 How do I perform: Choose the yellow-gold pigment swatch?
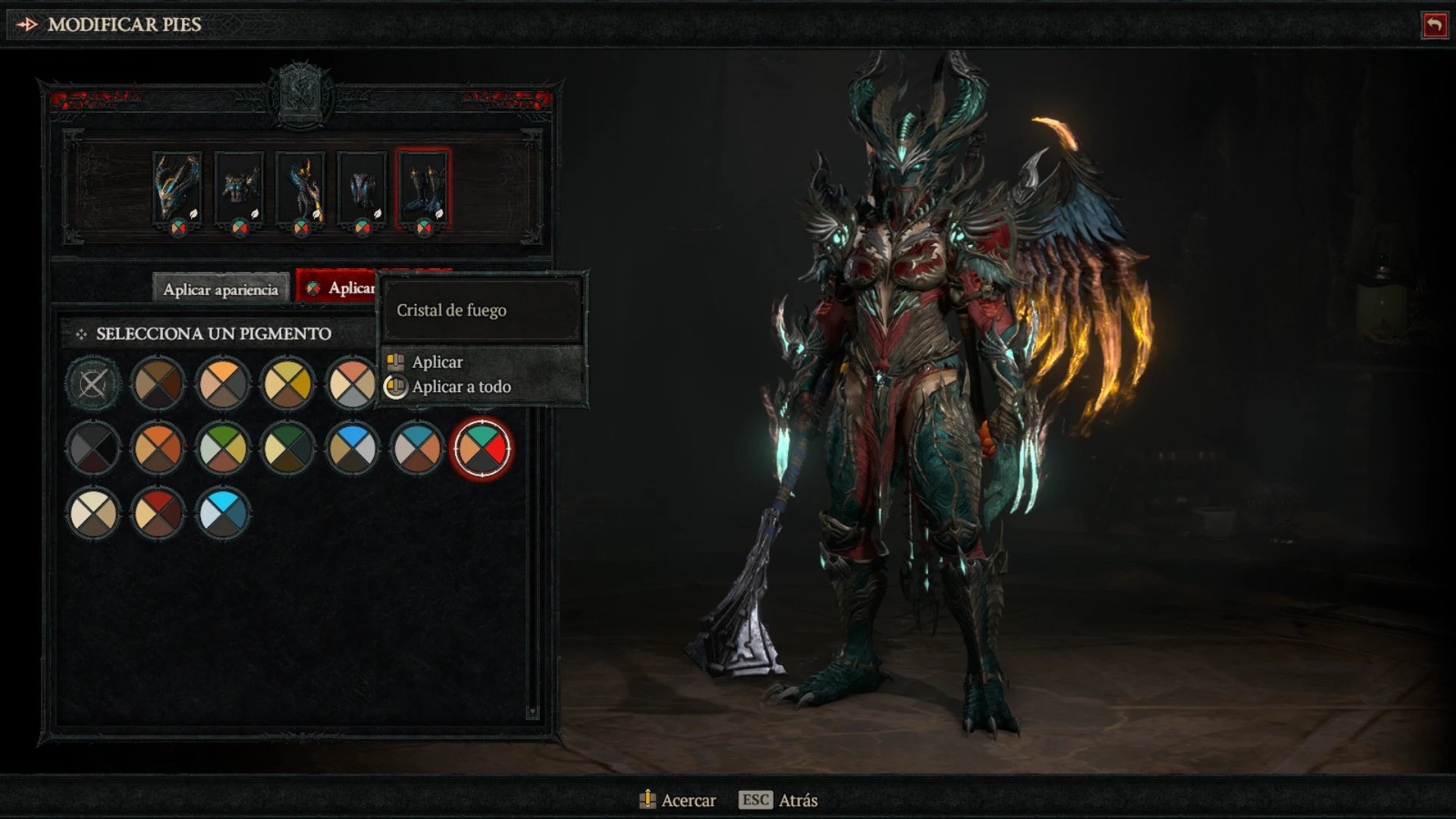pyautogui.click(x=287, y=384)
